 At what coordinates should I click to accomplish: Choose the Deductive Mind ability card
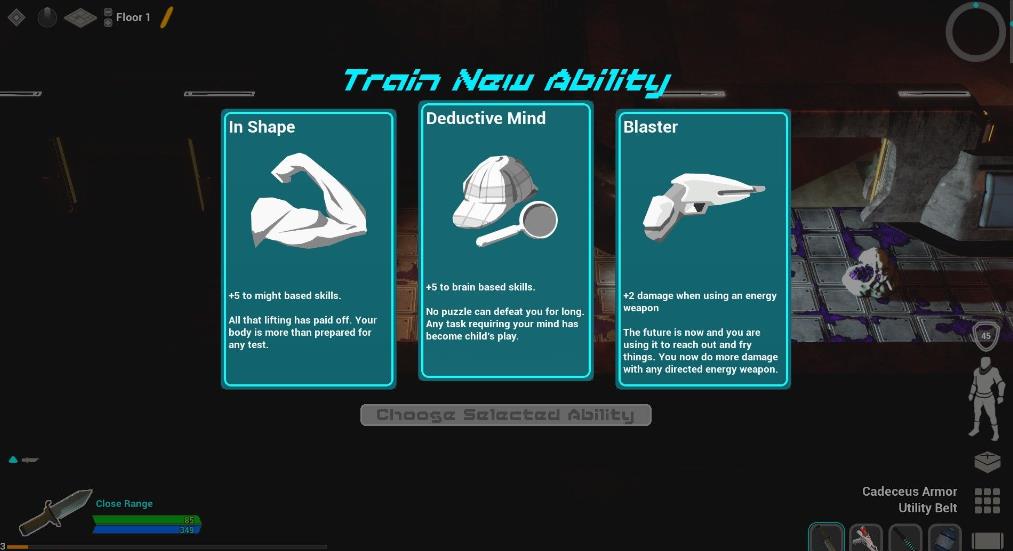[x=505, y=240]
